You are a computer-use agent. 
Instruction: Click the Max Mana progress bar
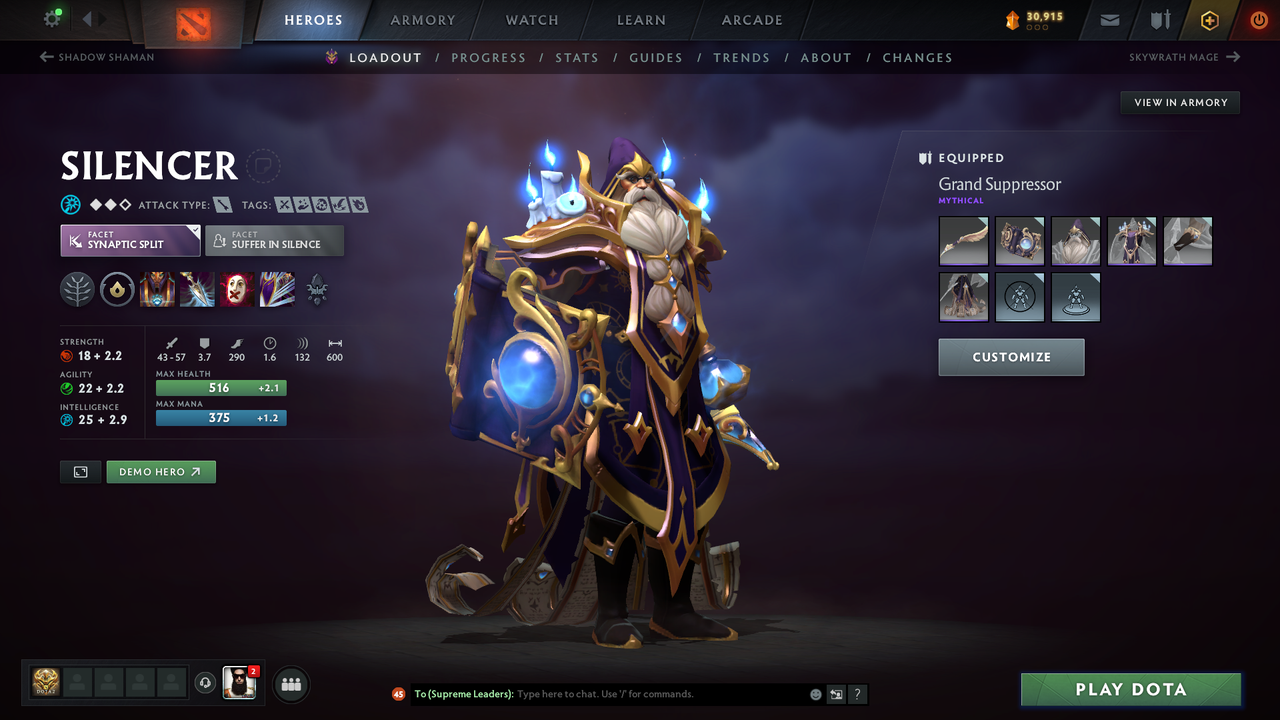click(x=220, y=418)
